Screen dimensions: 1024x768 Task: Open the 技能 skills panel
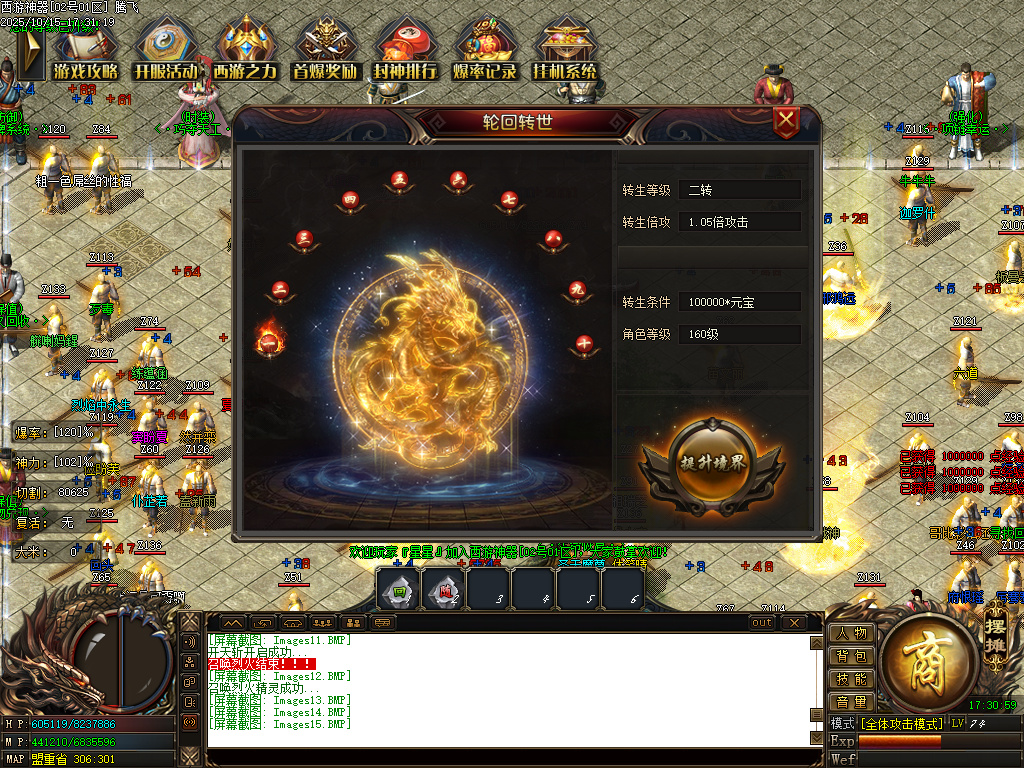tap(852, 679)
